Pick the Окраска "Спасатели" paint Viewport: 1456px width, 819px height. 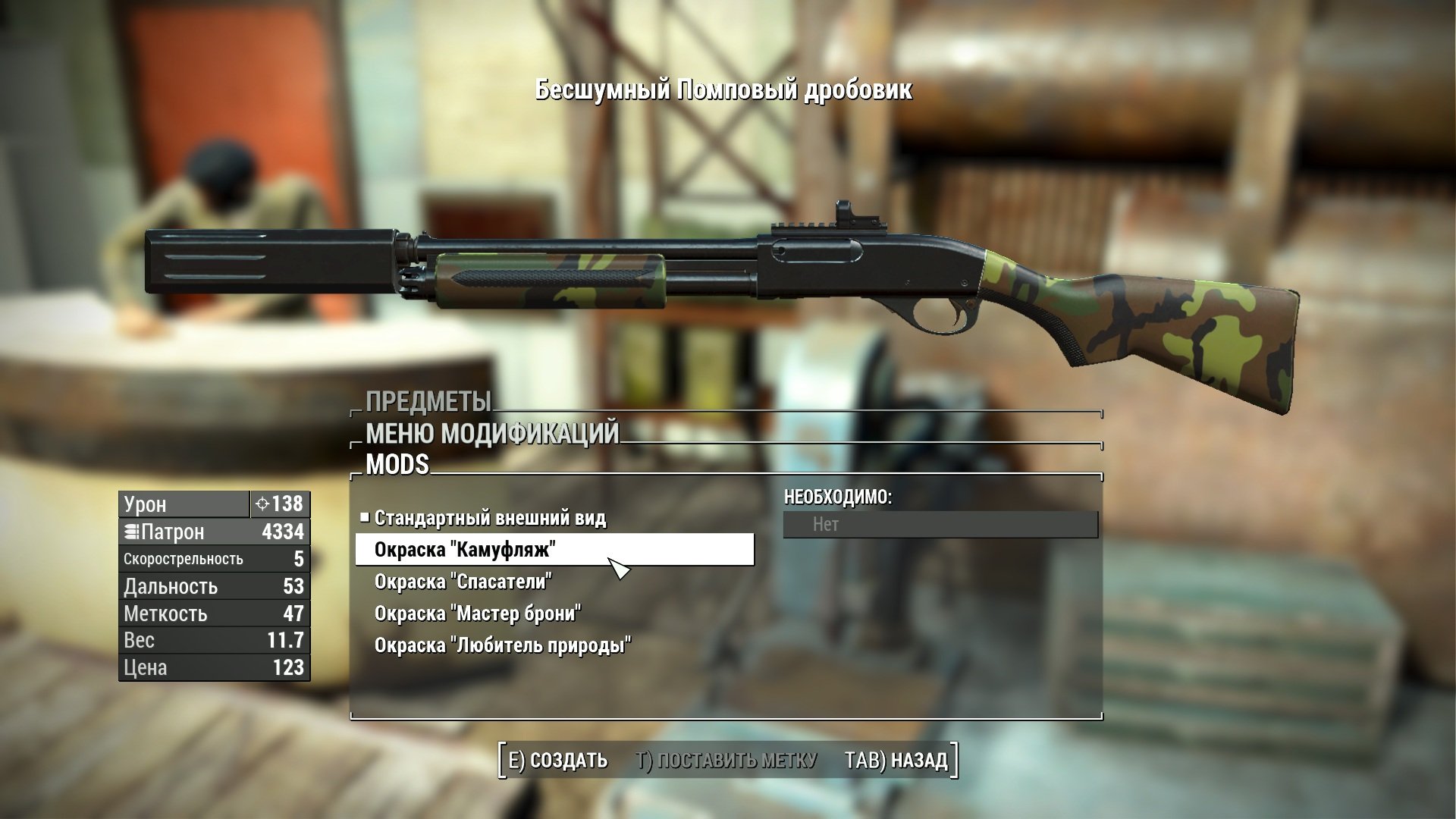463,582
